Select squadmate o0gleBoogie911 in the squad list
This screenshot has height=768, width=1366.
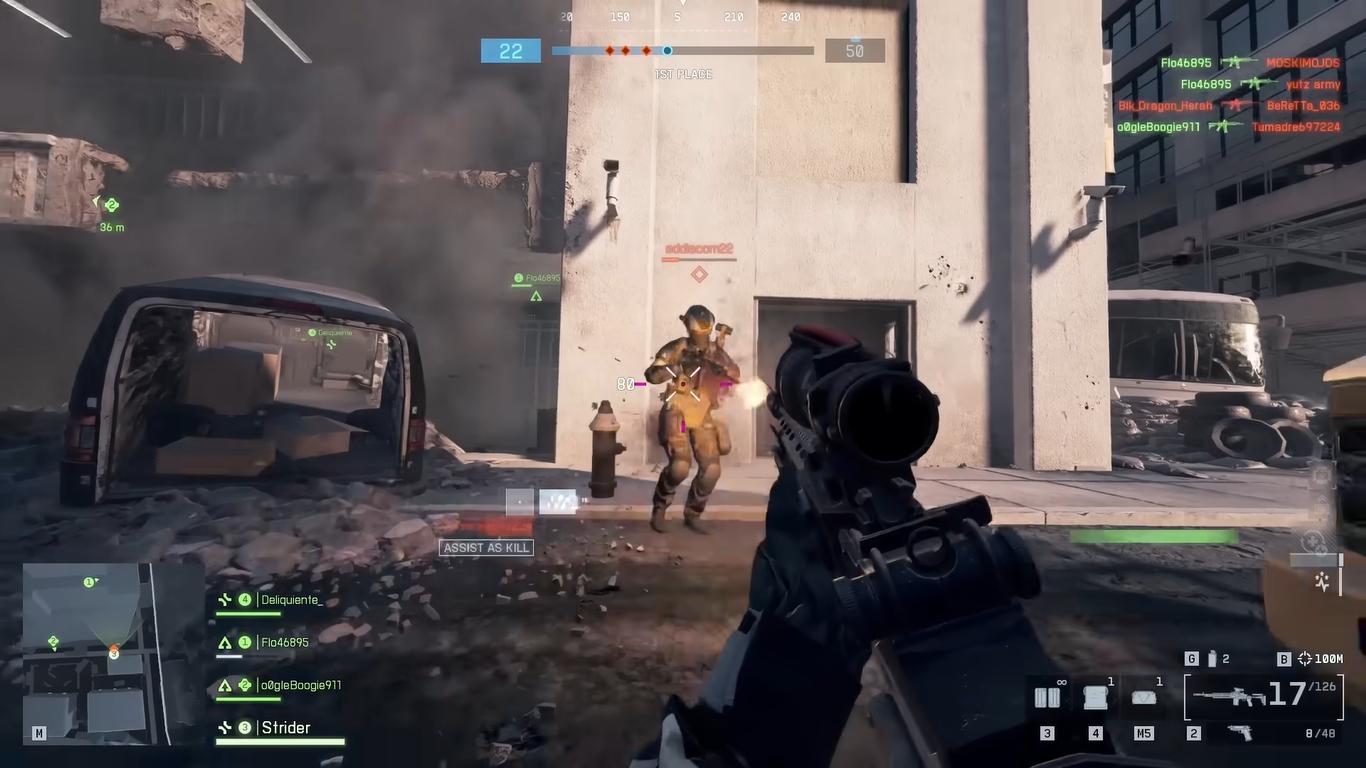point(300,686)
